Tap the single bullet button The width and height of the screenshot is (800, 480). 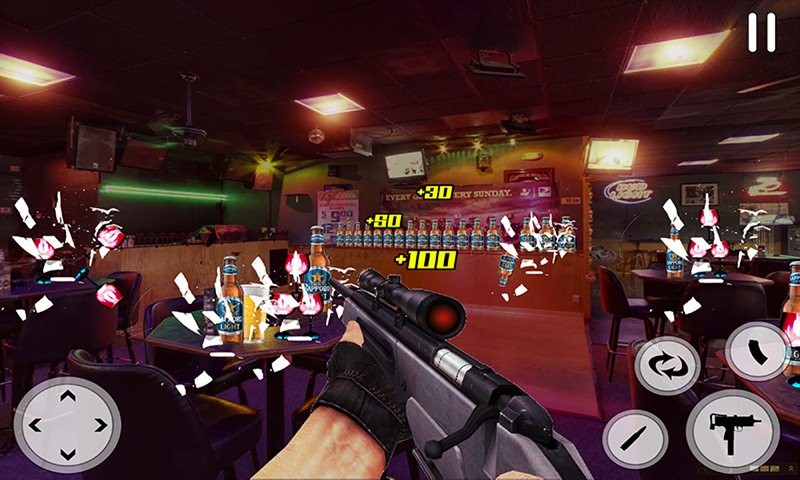(635, 437)
